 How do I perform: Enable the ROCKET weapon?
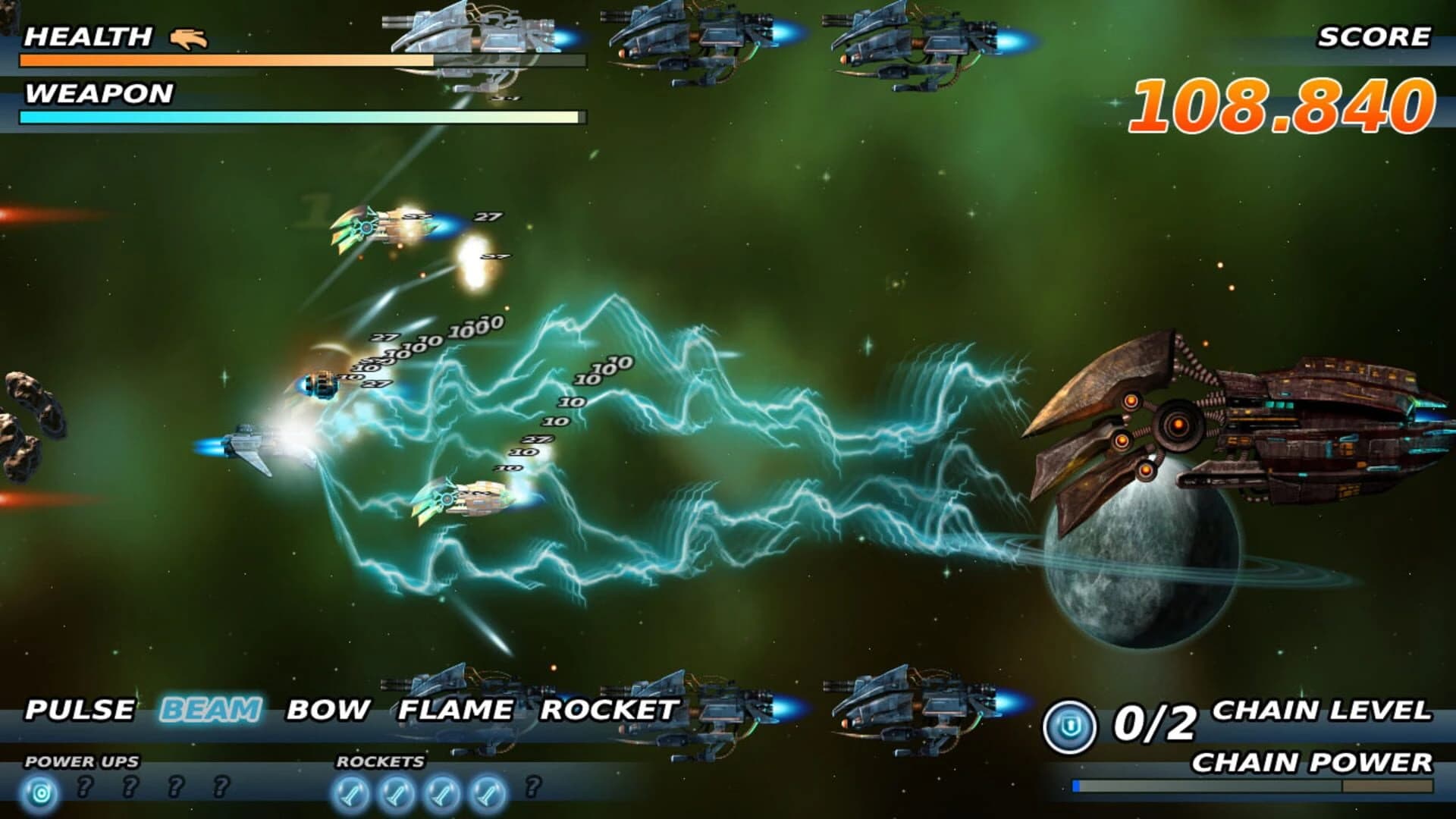[611, 709]
